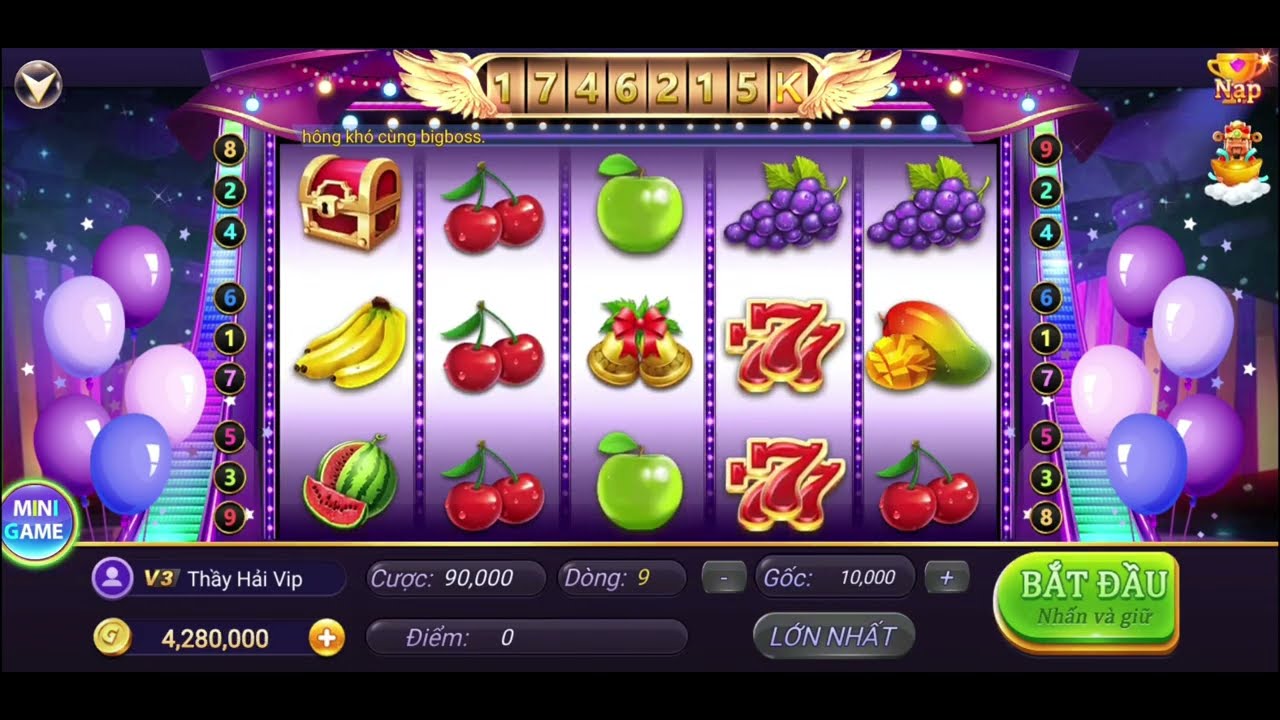The image size is (1280, 720).
Task: Open the Nạp deposit feature
Action: 1238,78
